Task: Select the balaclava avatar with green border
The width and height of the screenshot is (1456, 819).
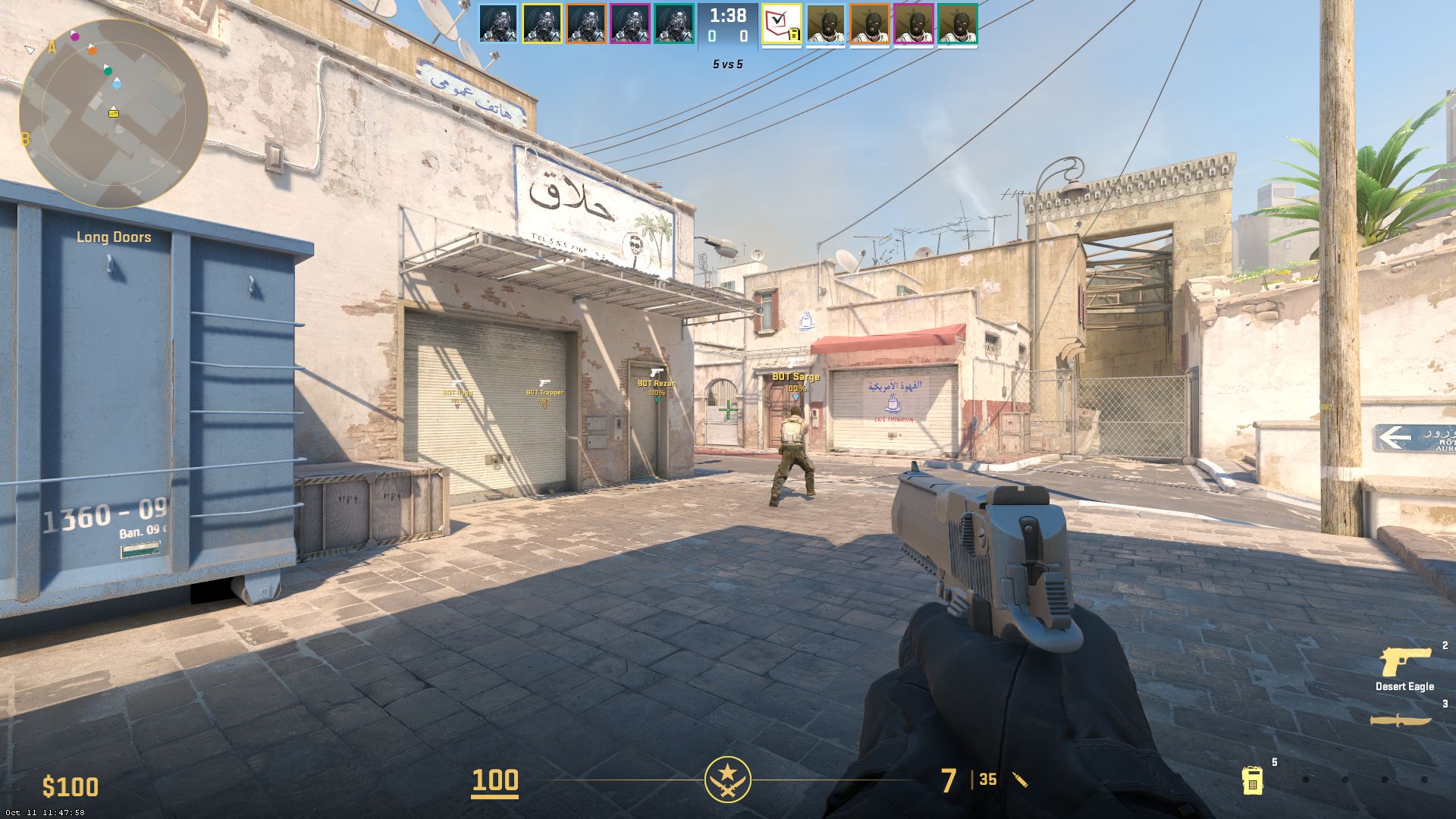Action: (958, 24)
